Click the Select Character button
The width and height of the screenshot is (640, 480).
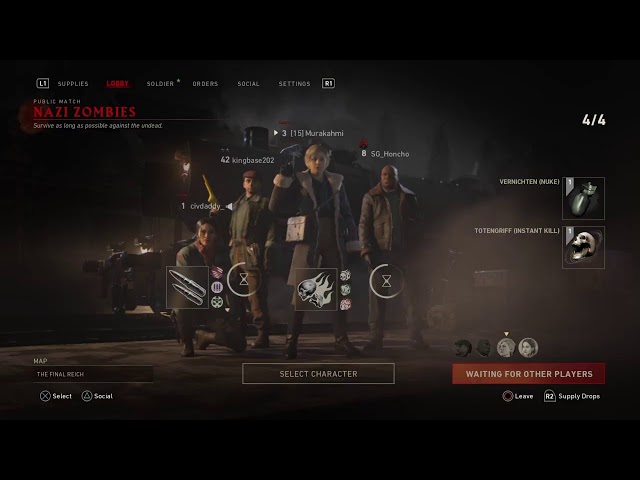coord(318,374)
